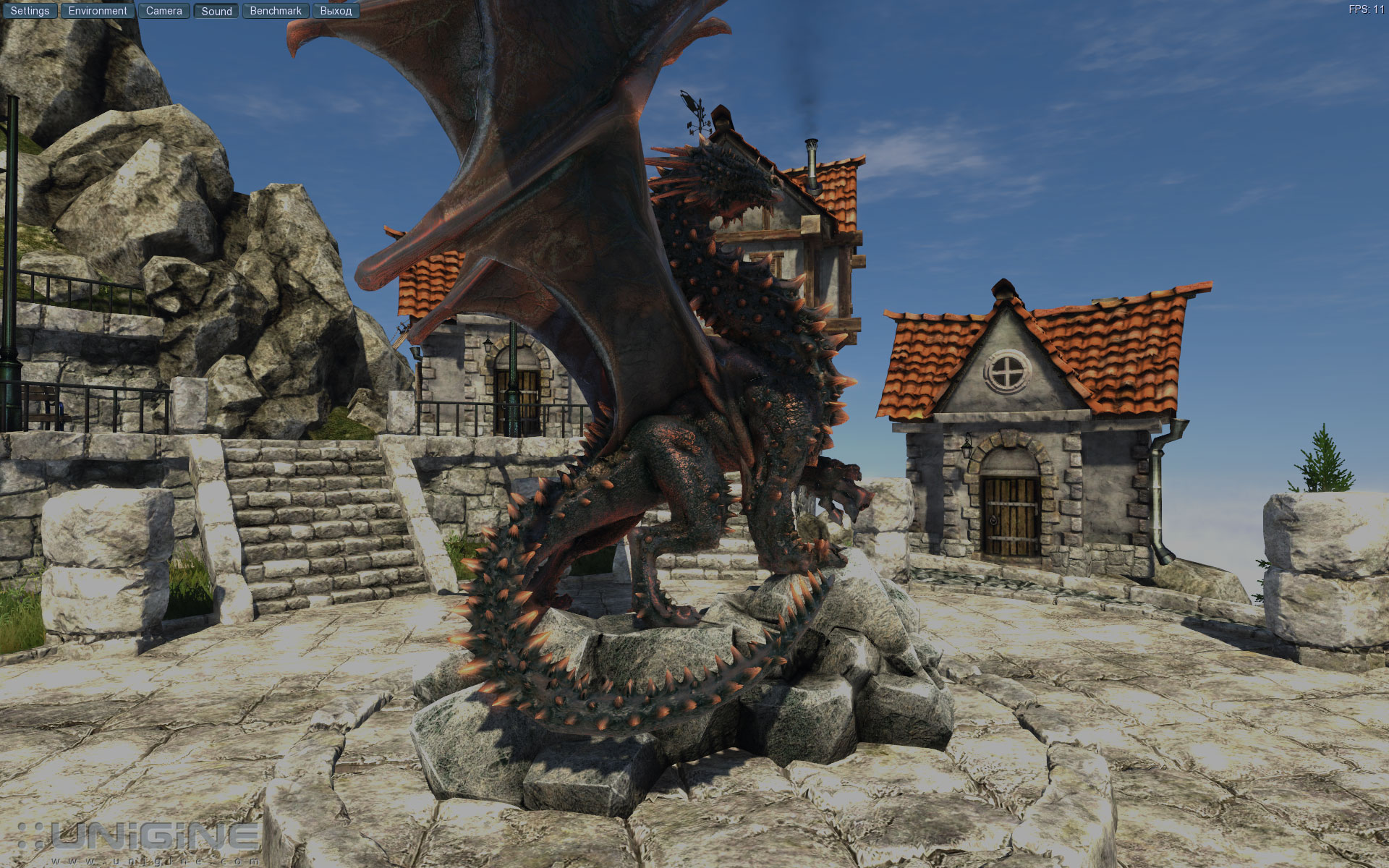
Task: Open the Environment options
Action: pyautogui.click(x=98, y=11)
